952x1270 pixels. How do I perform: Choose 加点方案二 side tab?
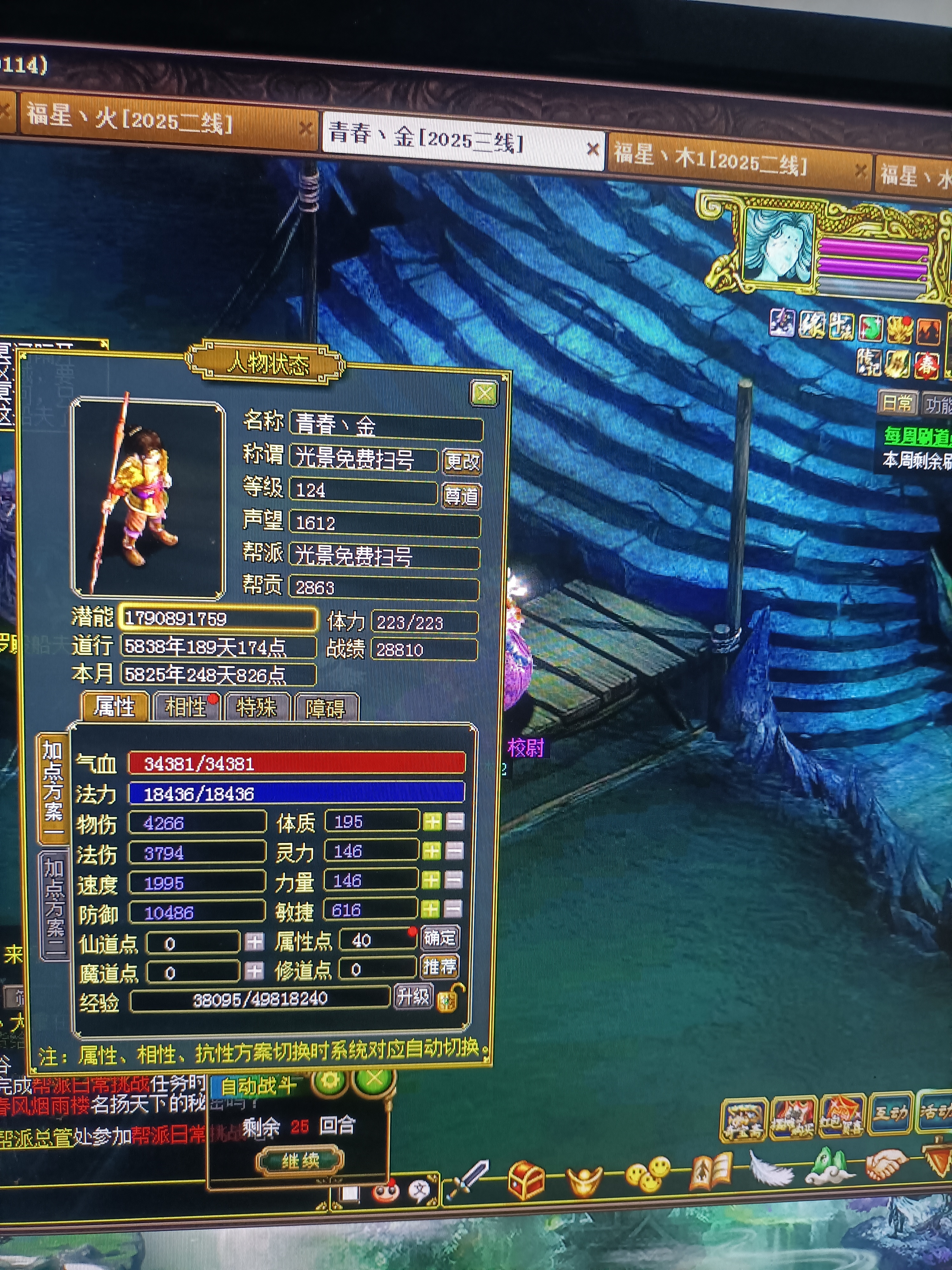click(x=55, y=906)
